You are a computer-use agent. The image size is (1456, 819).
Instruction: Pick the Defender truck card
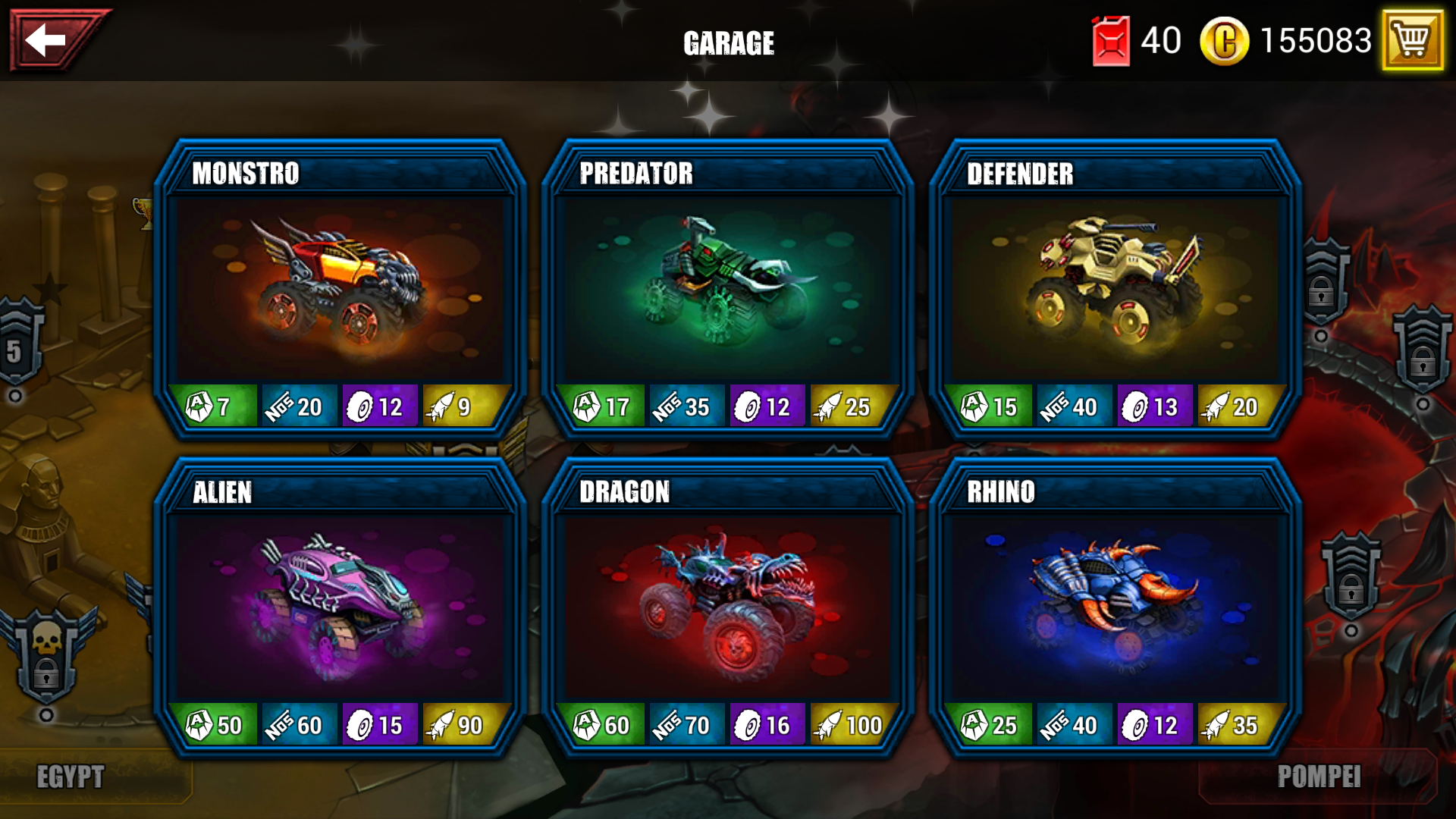pyautogui.click(x=1115, y=288)
